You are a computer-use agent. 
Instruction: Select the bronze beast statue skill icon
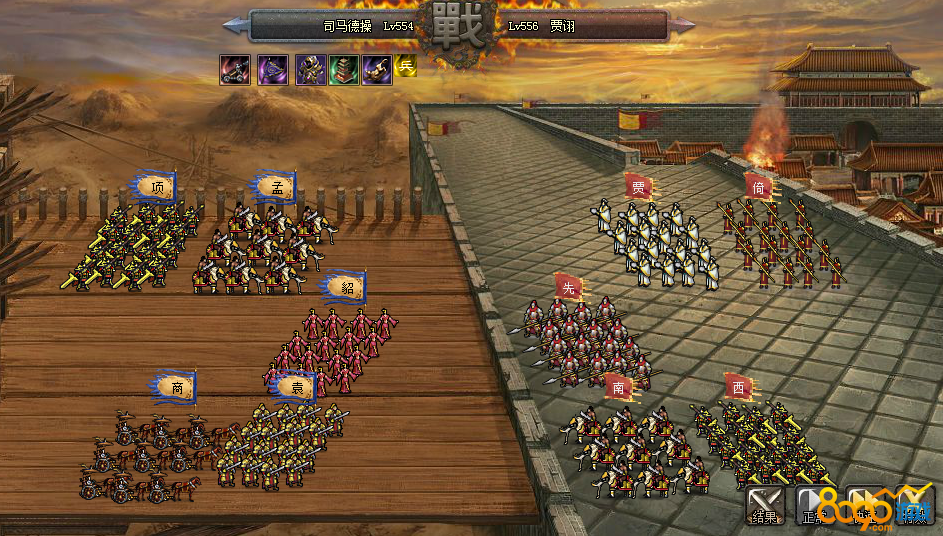[377, 69]
